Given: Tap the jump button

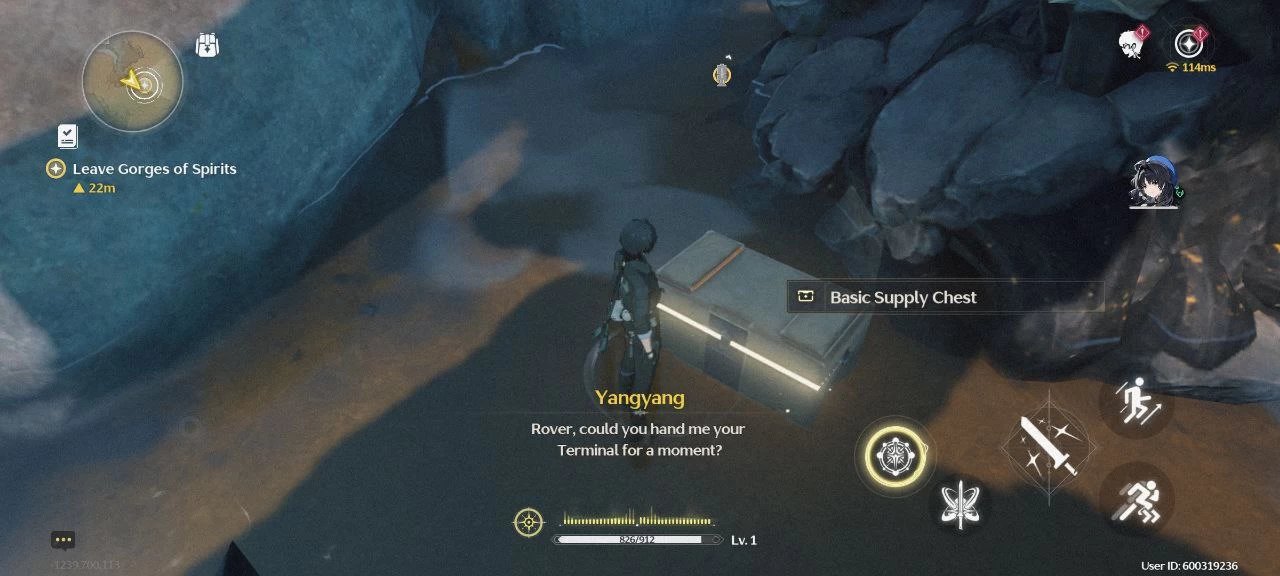Looking at the screenshot, I should click(x=1136, y=401).
